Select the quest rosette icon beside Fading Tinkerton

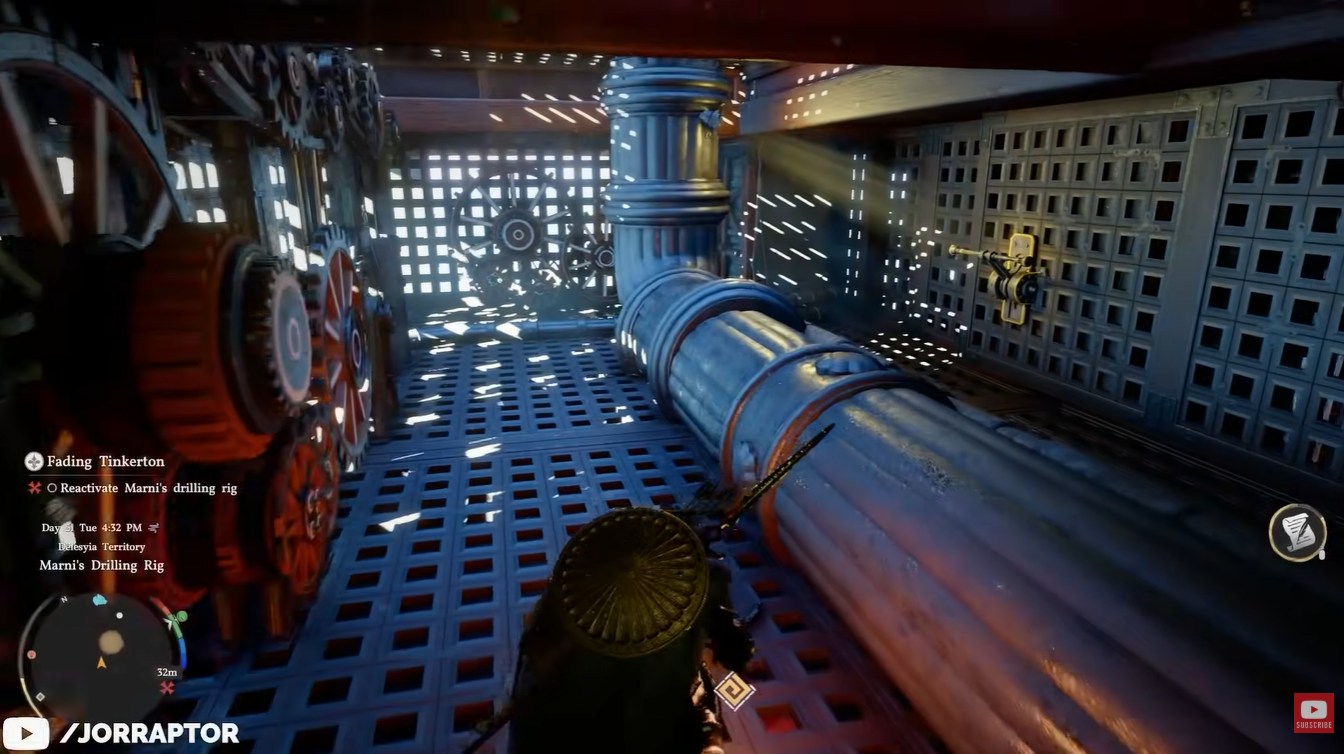[x=33, y=462]
